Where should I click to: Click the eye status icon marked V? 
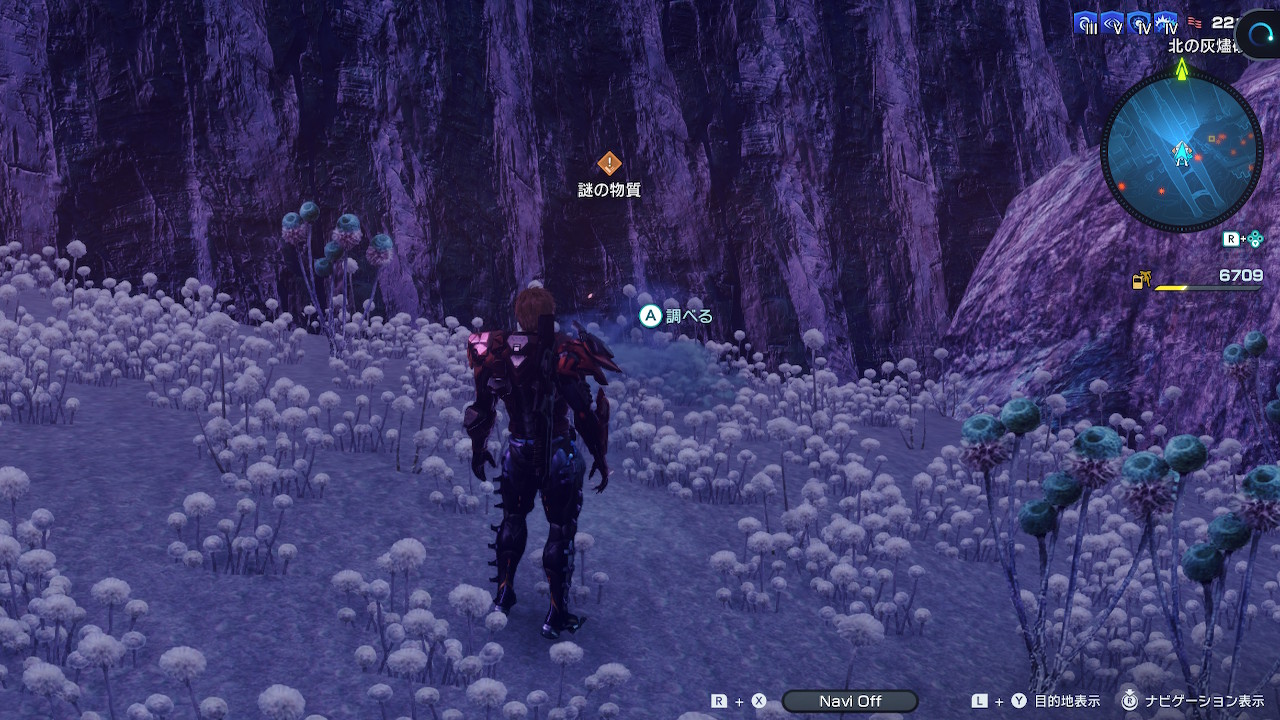click(1113, 24)
